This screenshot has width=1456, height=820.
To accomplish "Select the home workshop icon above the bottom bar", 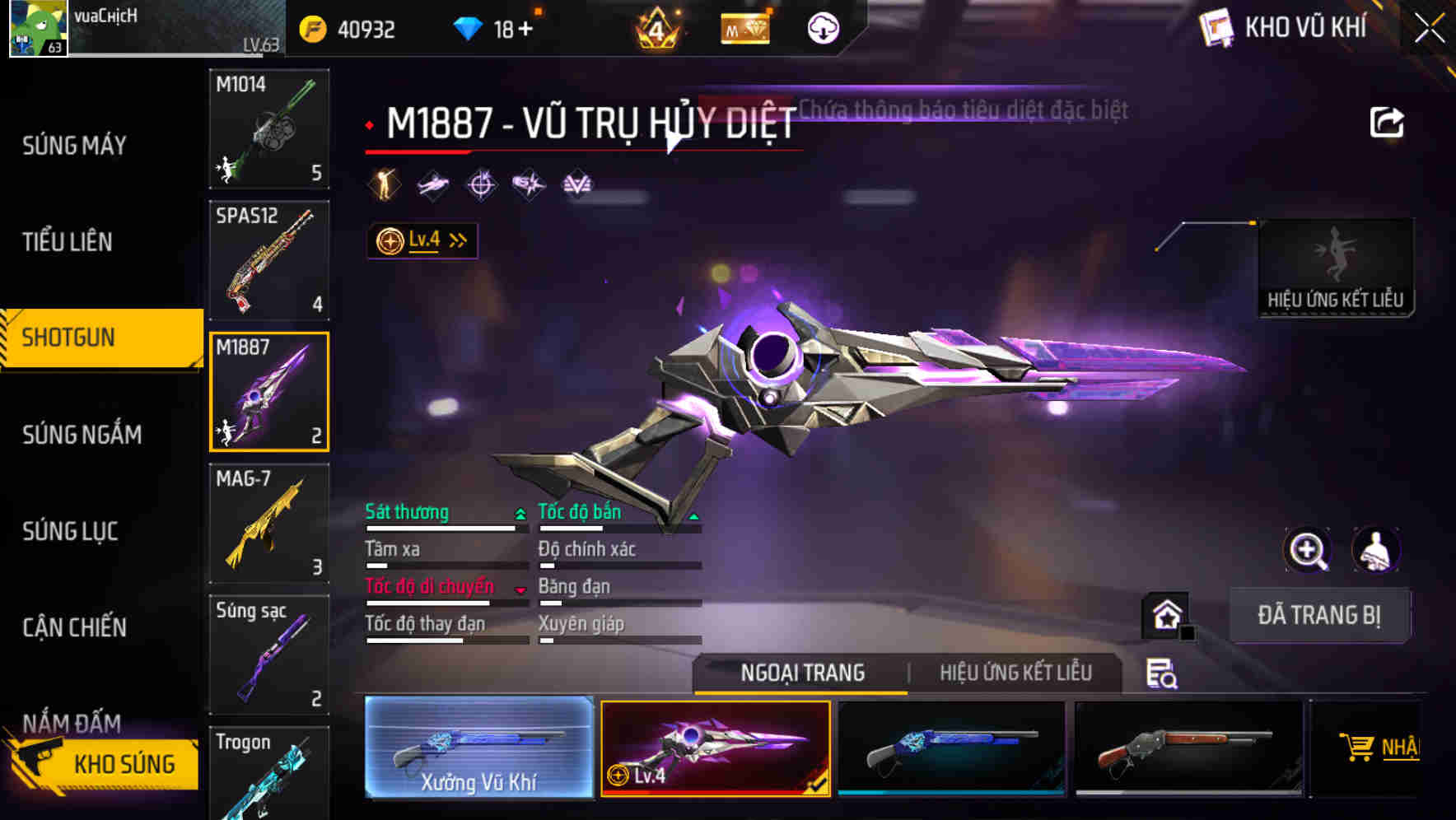I will pyautogui.click(x=1166, y=615).
